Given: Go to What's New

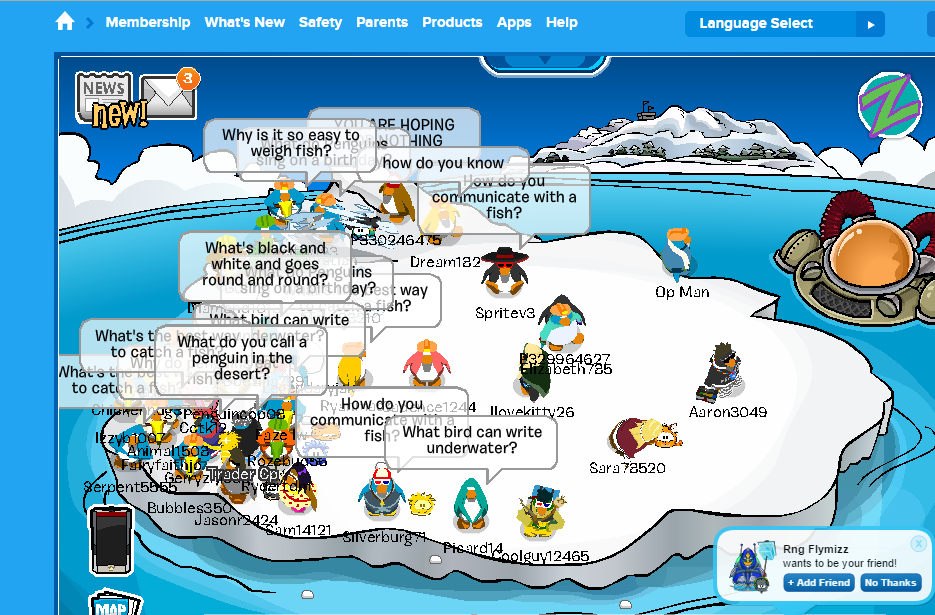Looking at the screenshot, I should (x=244, y=22).
